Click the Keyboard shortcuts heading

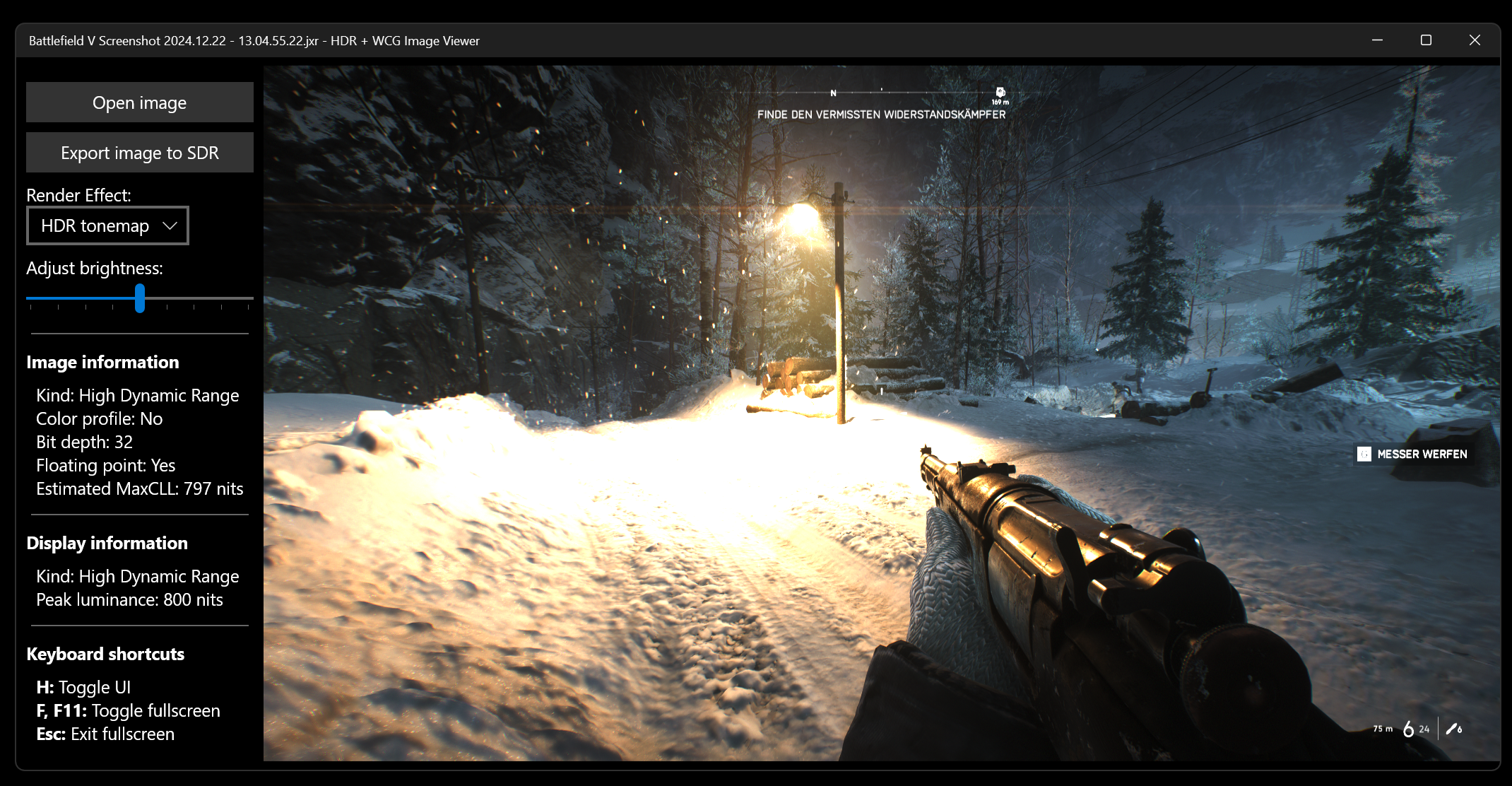tap(105, 654)
